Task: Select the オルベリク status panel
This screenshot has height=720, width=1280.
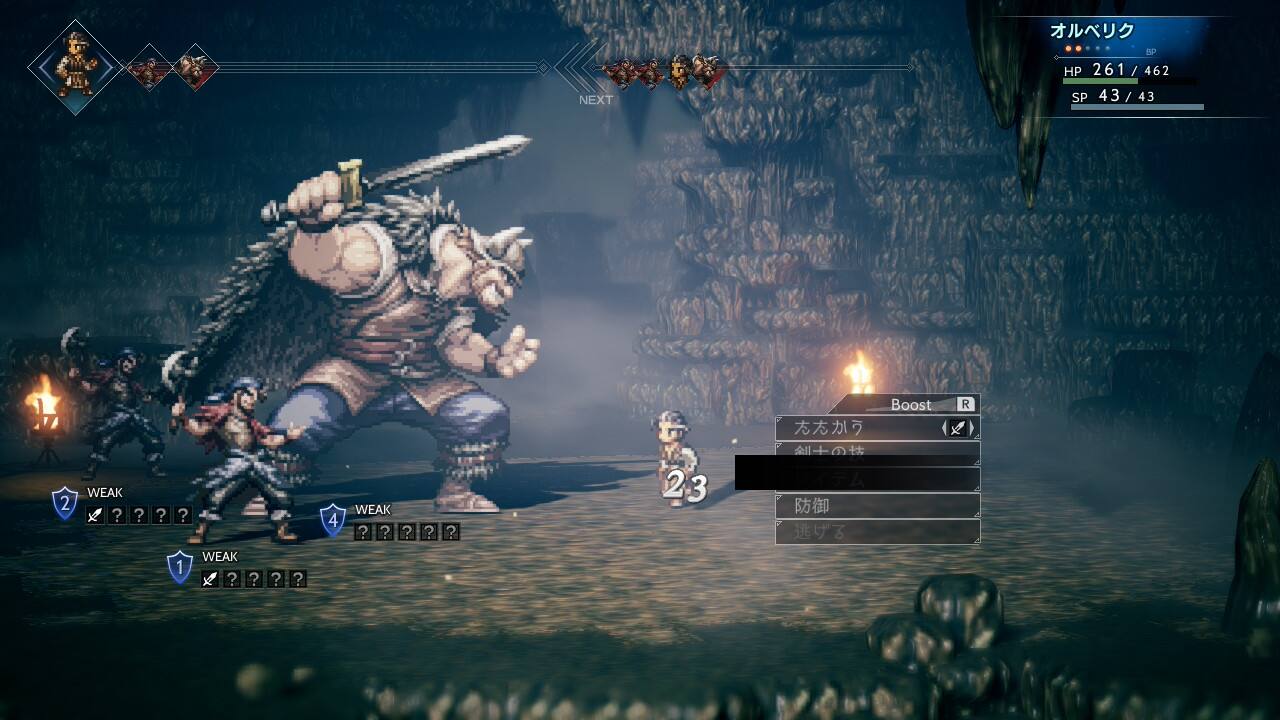Action: pyautogui.click(x=1130, y=66)
